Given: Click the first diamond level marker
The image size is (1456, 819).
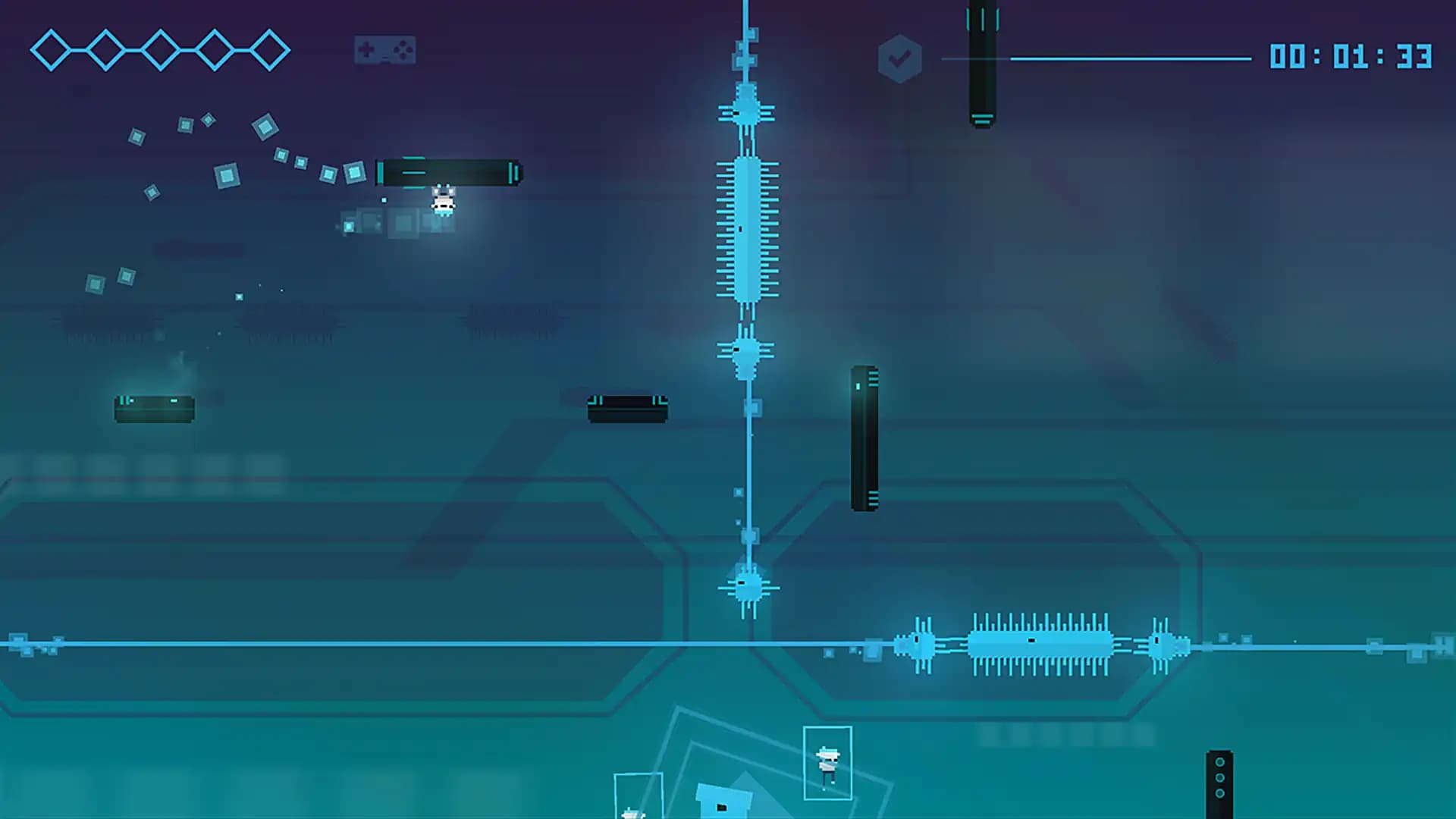Looking at the screenshot, I should 52,49.
